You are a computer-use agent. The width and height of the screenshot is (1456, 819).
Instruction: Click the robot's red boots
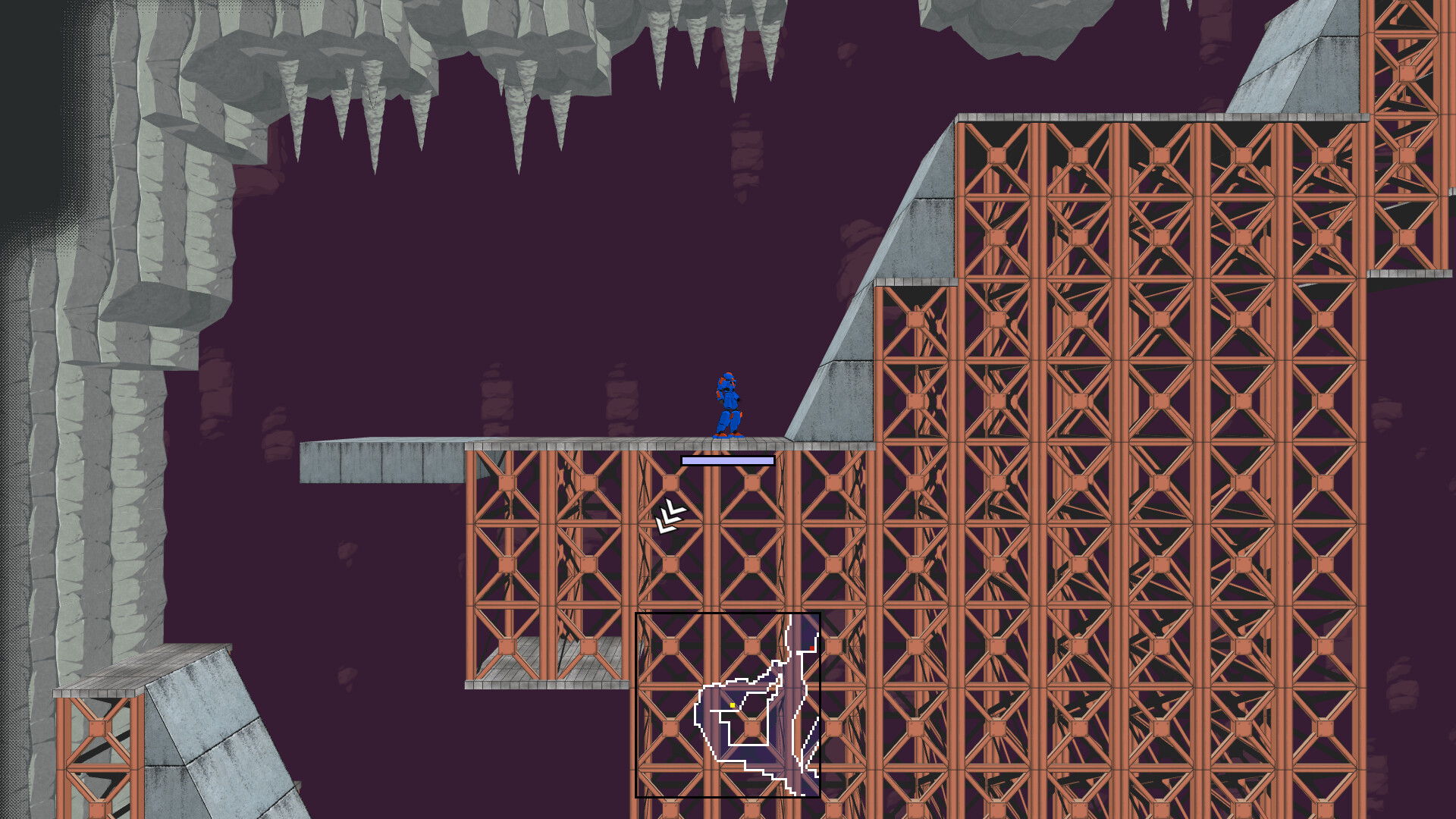pyautogui.click(x=728, y=435)
